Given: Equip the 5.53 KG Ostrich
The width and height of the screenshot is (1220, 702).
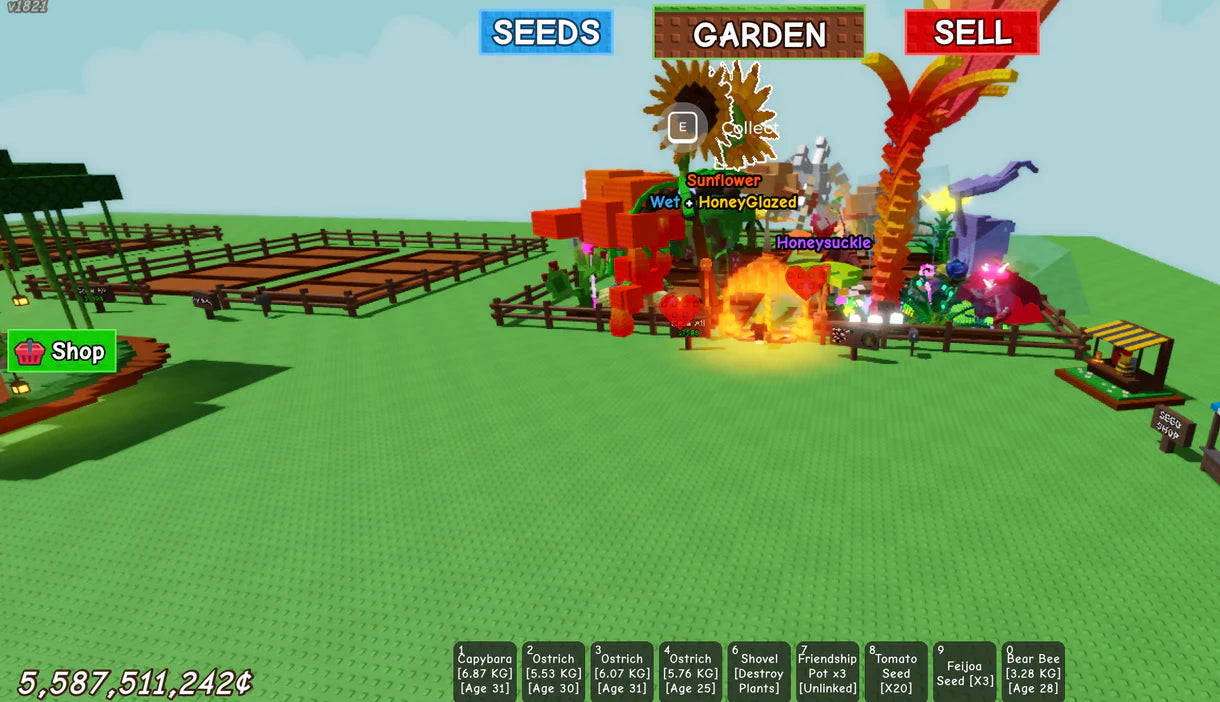Looking at the screenshot, I should click(553, 672).
